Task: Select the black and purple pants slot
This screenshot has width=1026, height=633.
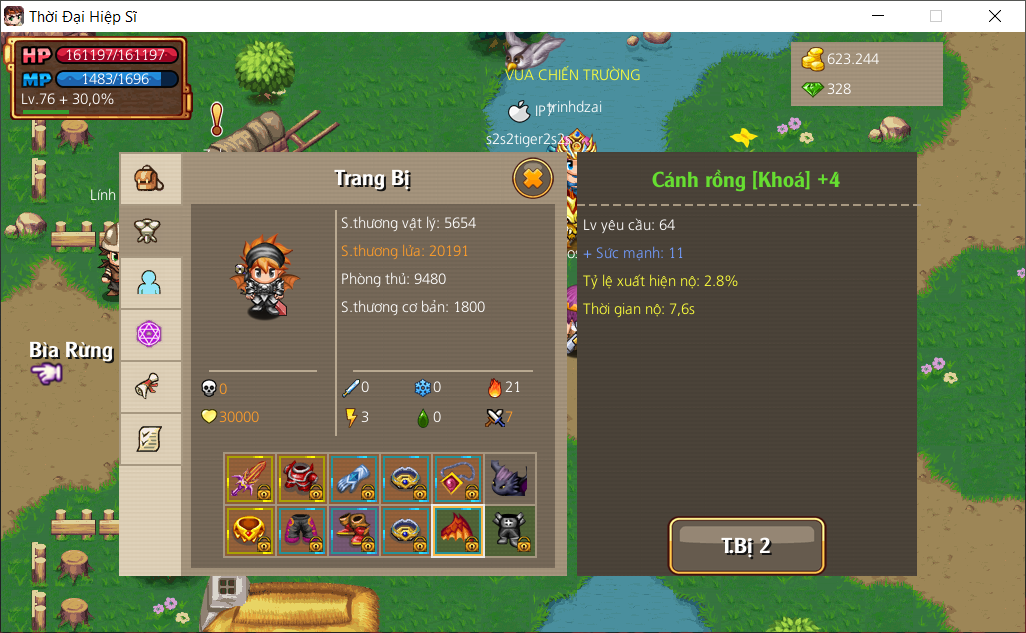Action: click(302, 531)
